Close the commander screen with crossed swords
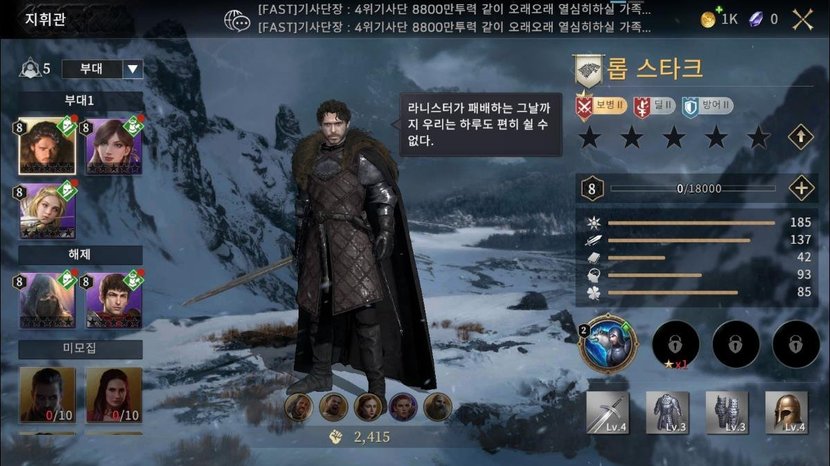Viewport: 830px width, 466px height. pyautogui.click(x=802, y=18)
